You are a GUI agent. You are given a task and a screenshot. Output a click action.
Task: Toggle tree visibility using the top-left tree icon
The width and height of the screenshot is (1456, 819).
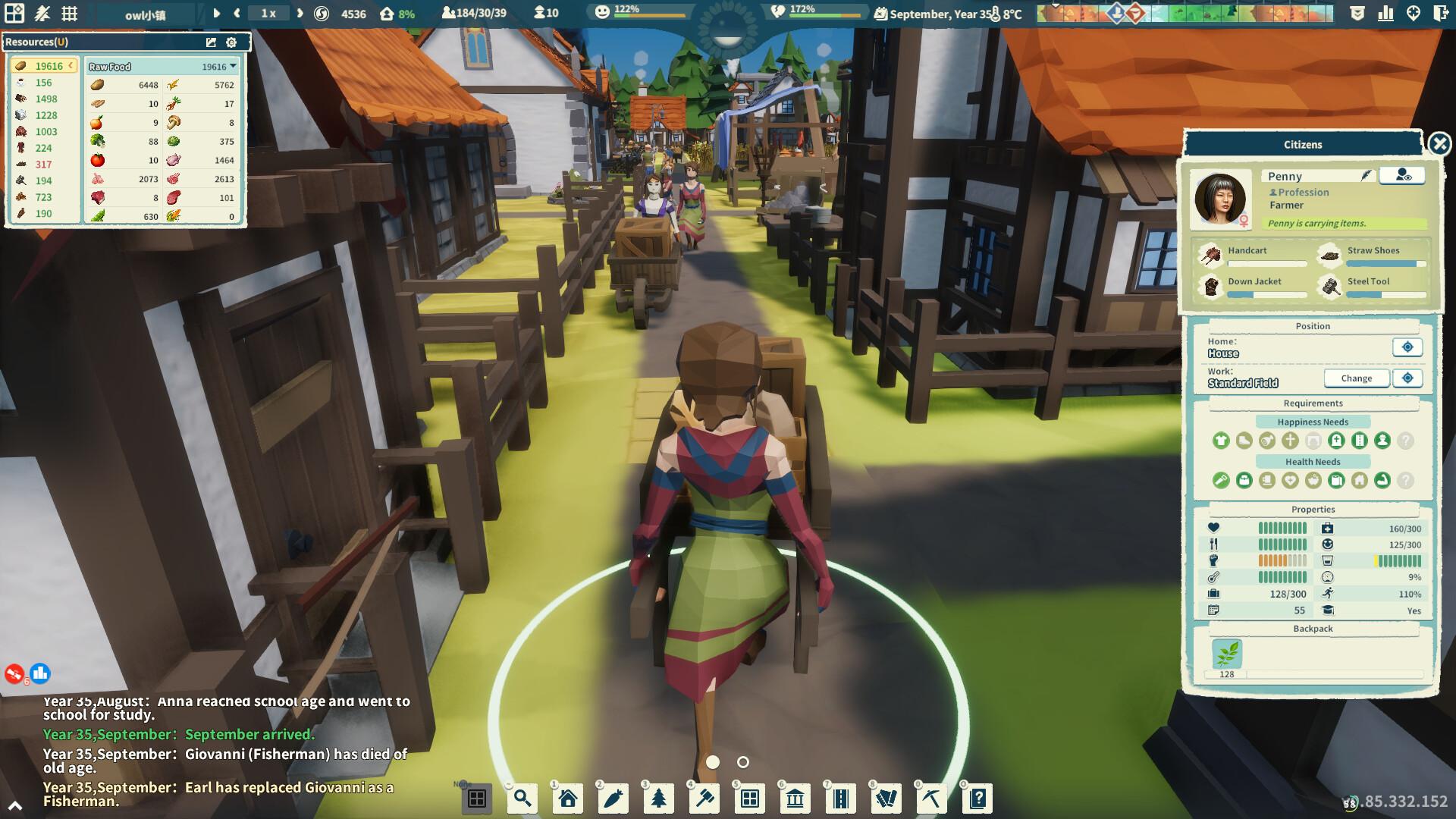(42, 12)
